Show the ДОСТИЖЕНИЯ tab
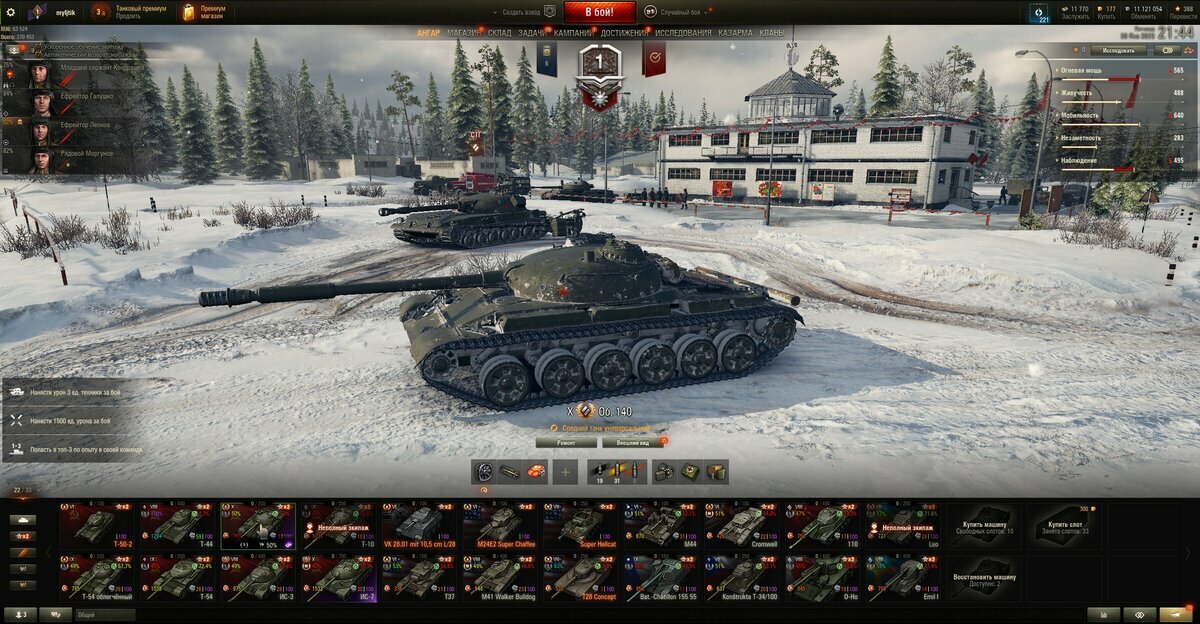Viewport: 1200px width, 624px height. 624,33
